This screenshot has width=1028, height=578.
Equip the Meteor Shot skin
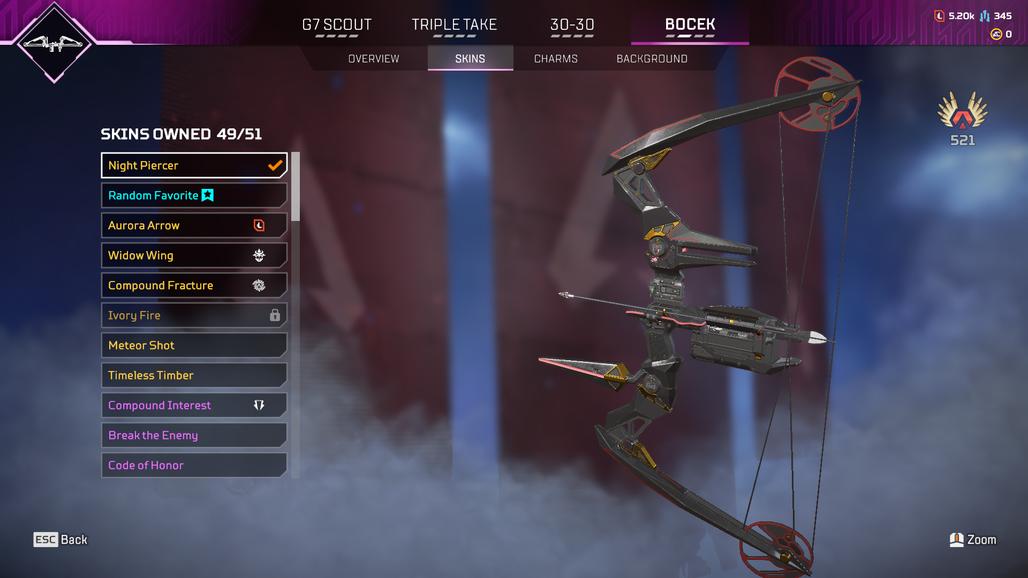pyautogui.click(x=194, y=346)
